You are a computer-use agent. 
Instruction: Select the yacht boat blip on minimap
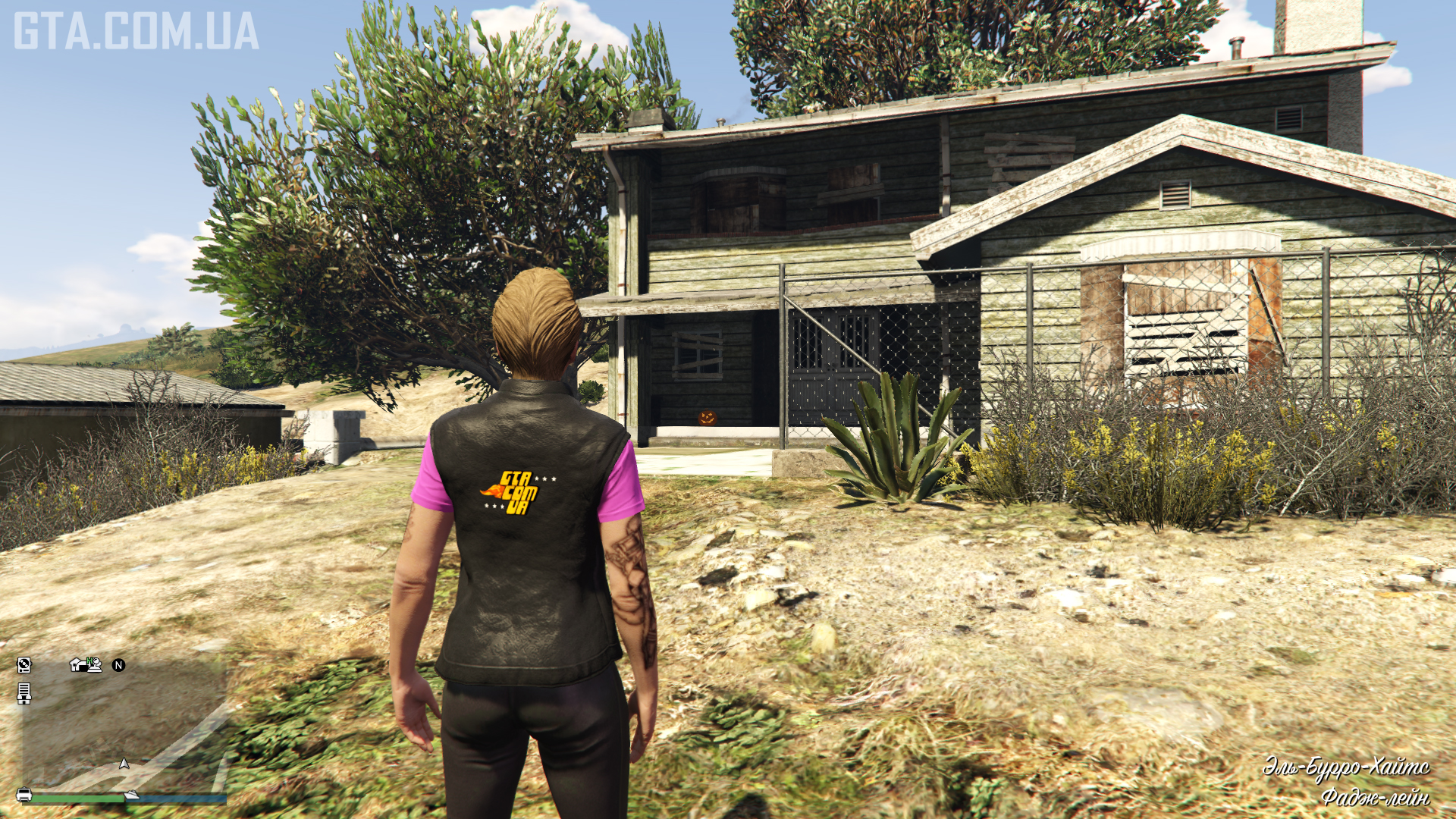[x=132, y=795]
